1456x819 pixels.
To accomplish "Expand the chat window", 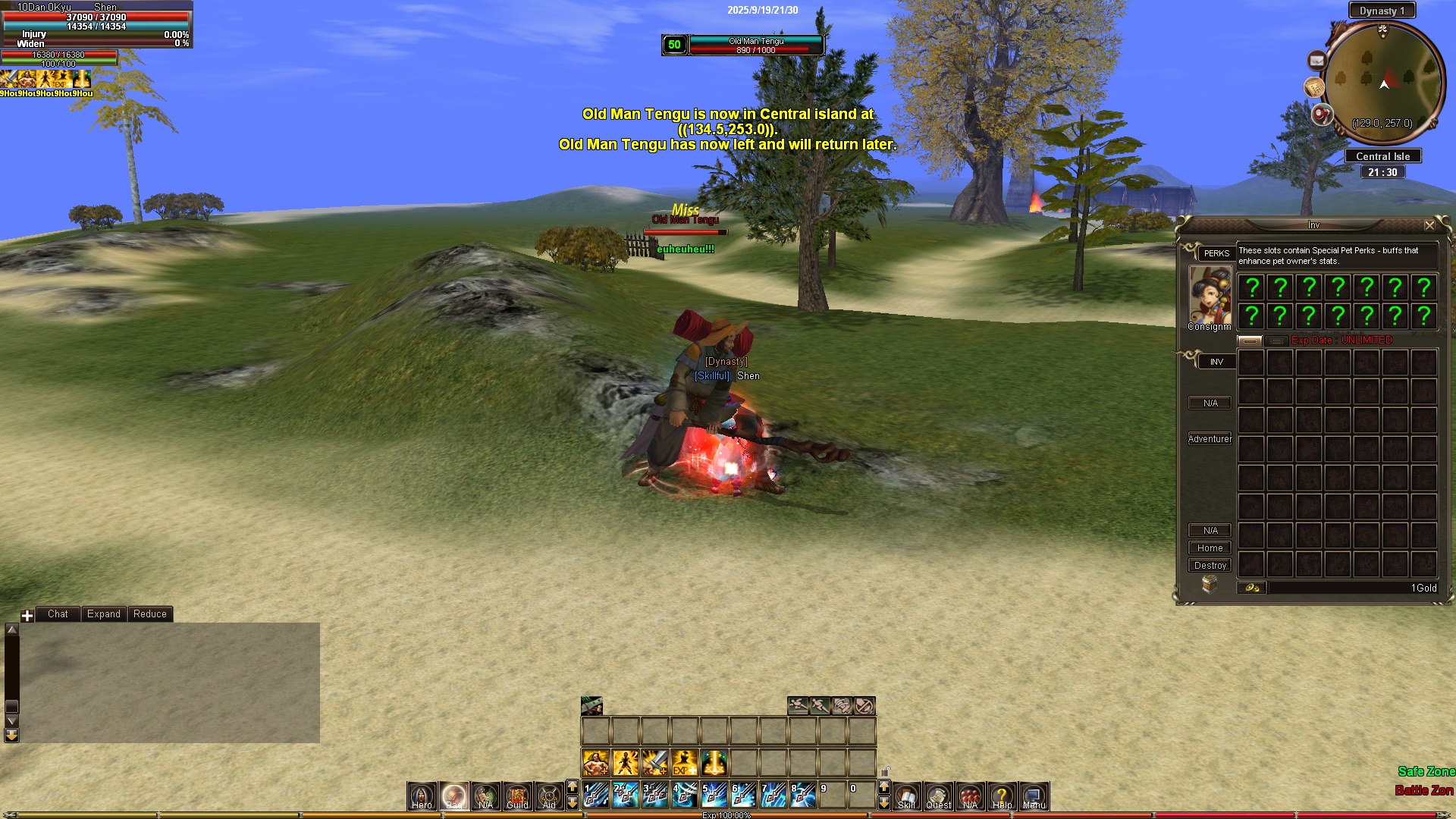I will pyautogui.click(x=103, y=613).
